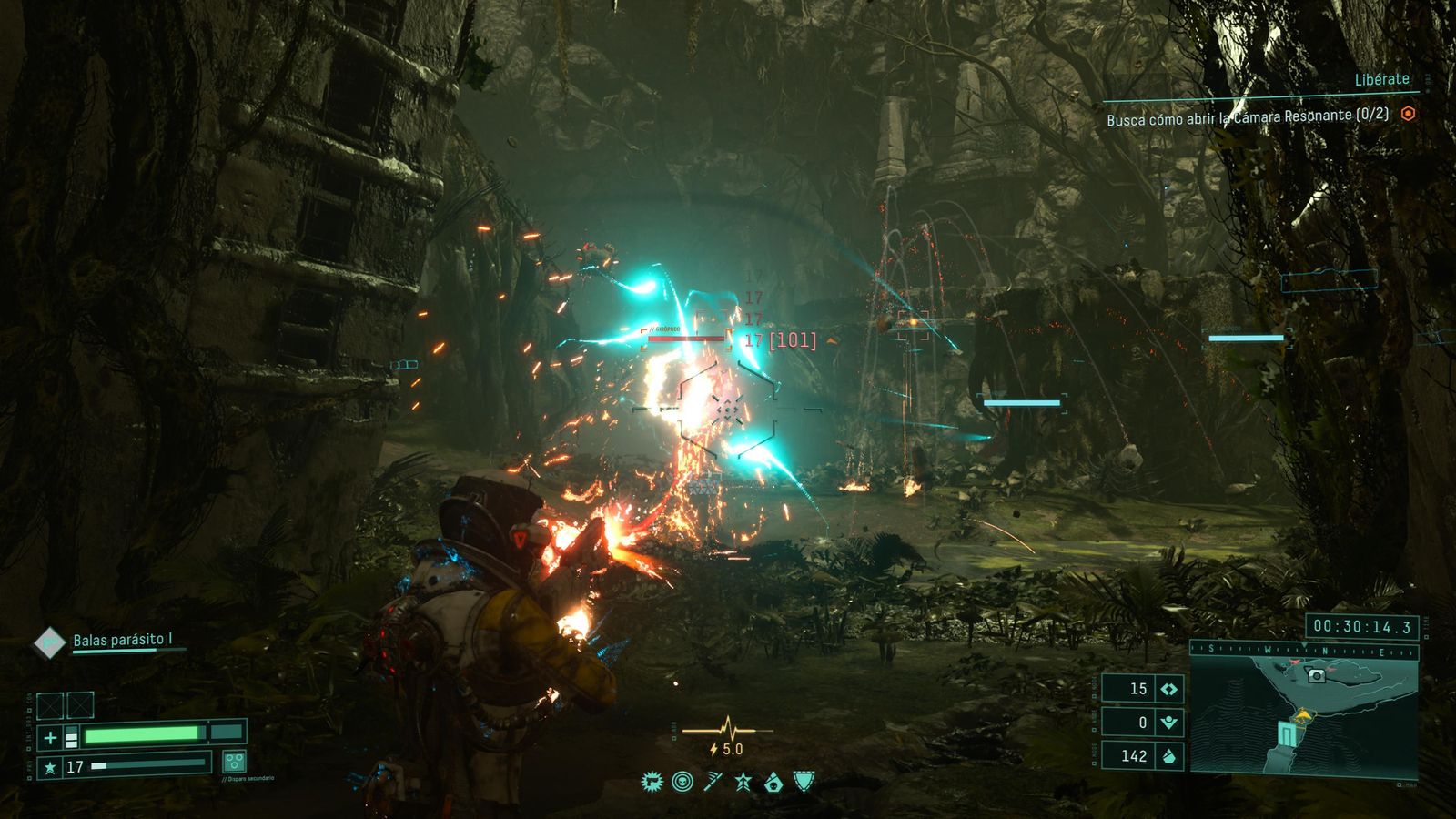The width and height of the screenshot is (1456, 819).
Task: Click the orange hexagon objective icon
Action: pyautogui.click(x=1408, y=114)
